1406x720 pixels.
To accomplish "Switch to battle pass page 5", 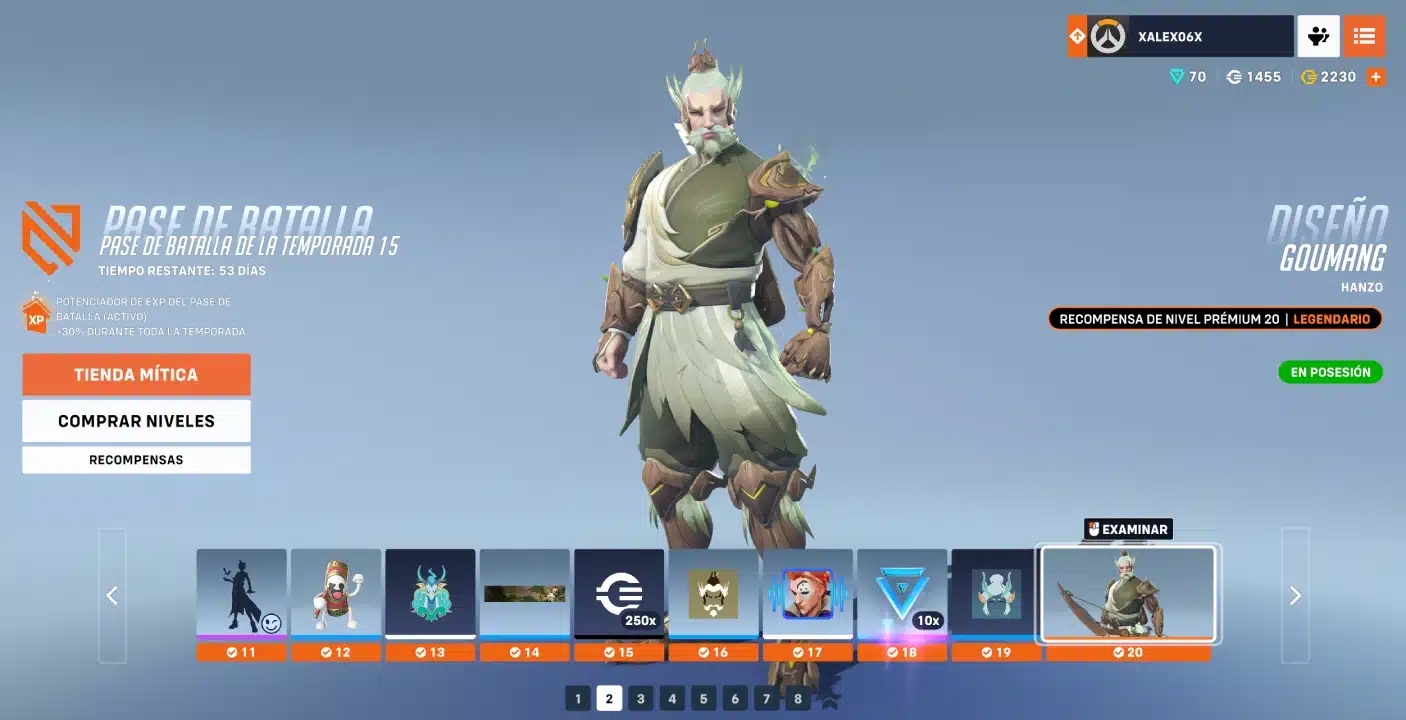I will (704, 698).
